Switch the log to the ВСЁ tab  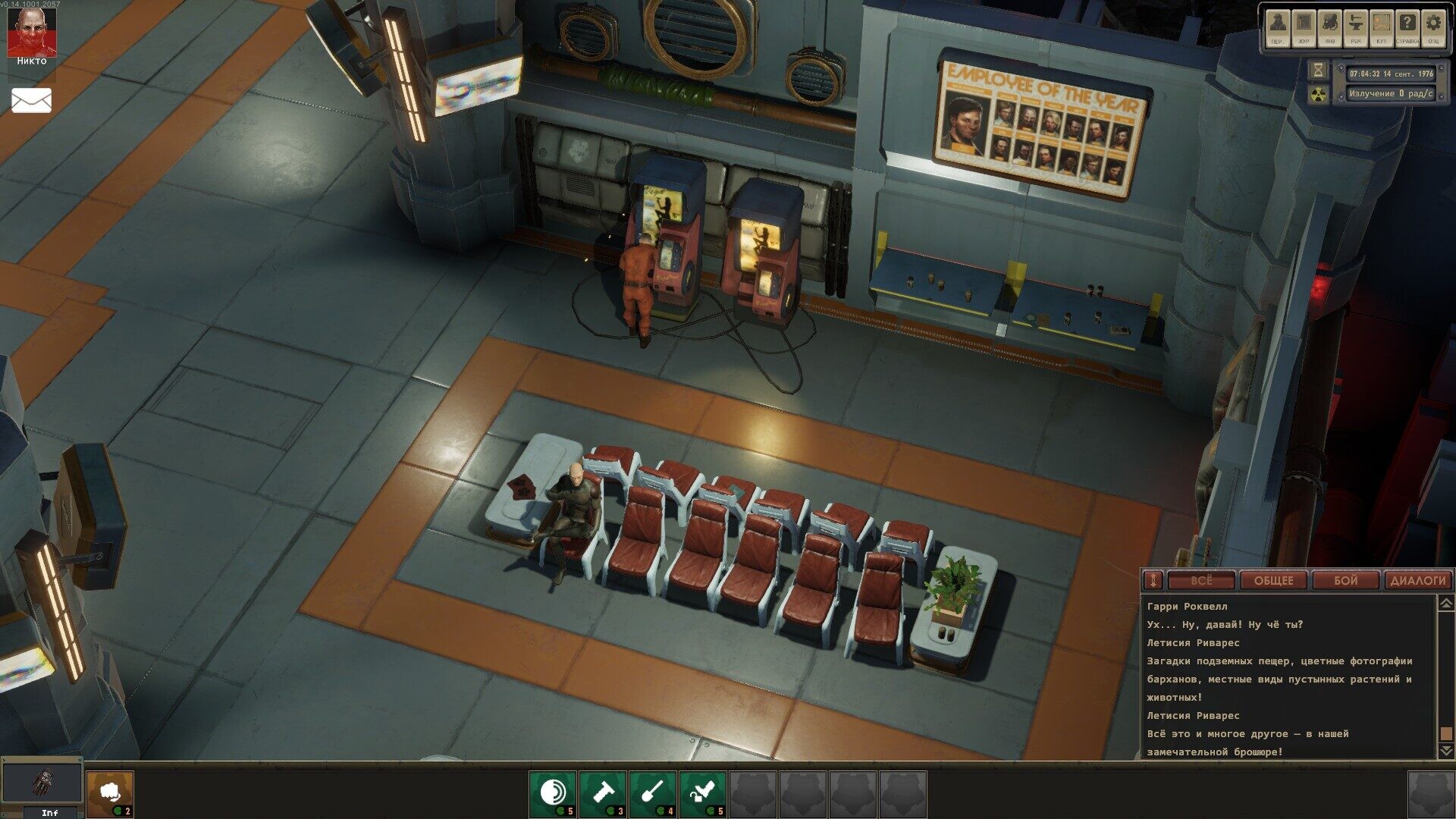click(x=1201, y=581)
